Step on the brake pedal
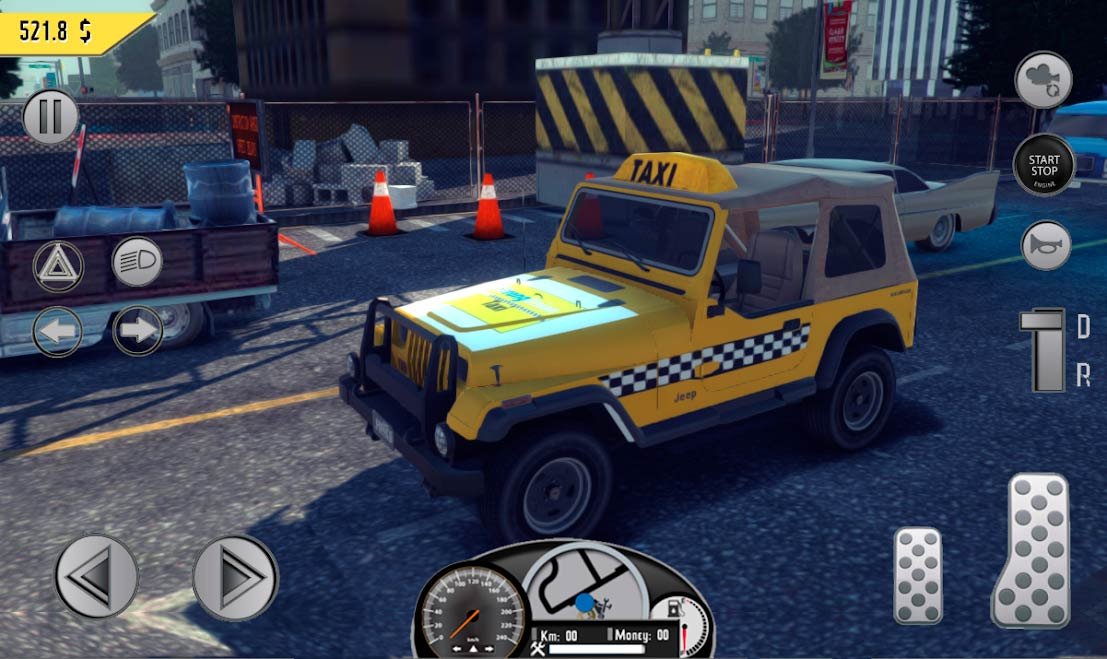Screen dimensions: 1107x659 pos(917,575)
